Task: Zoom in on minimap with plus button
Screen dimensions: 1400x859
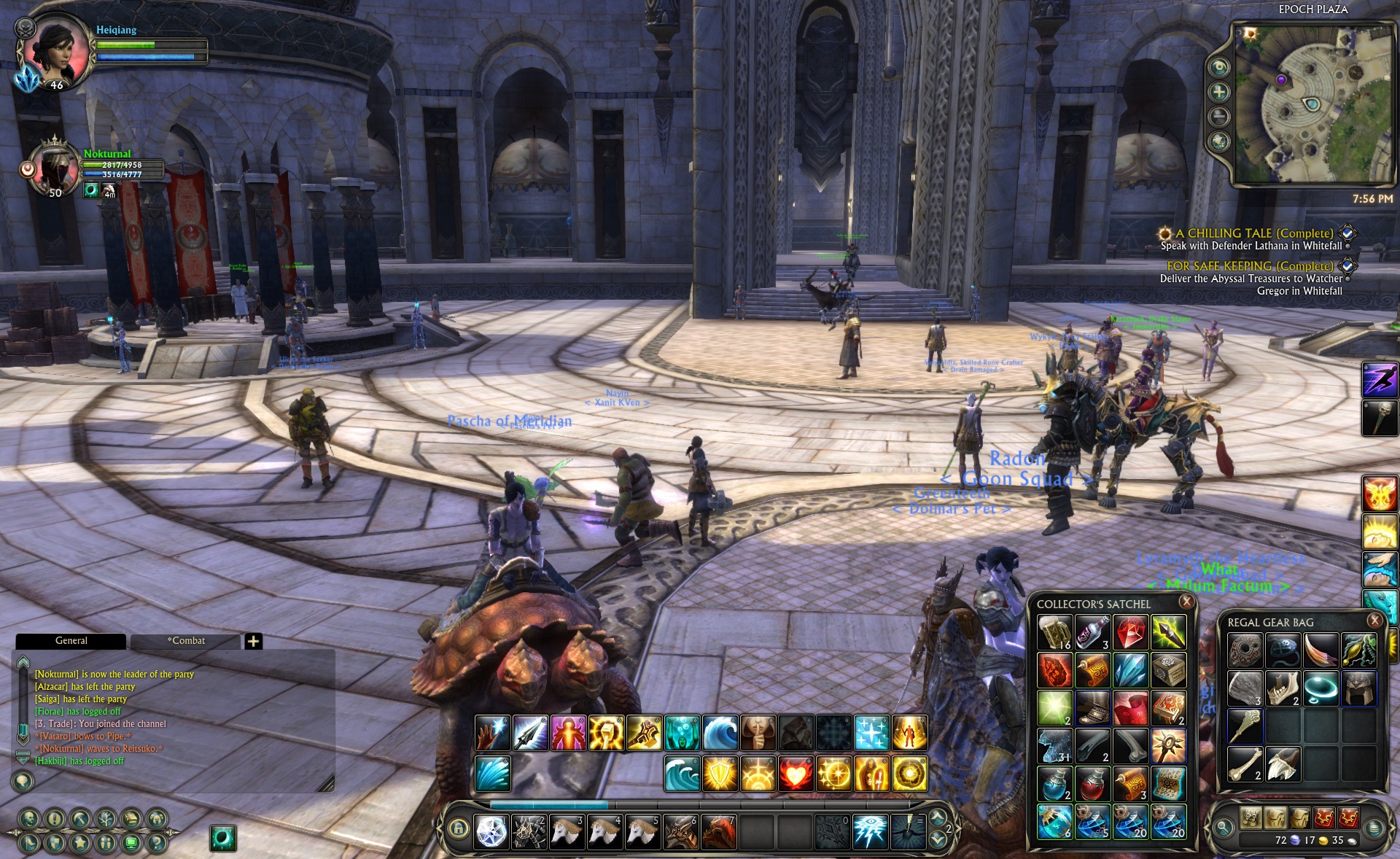Action: tap(1218, 93)
